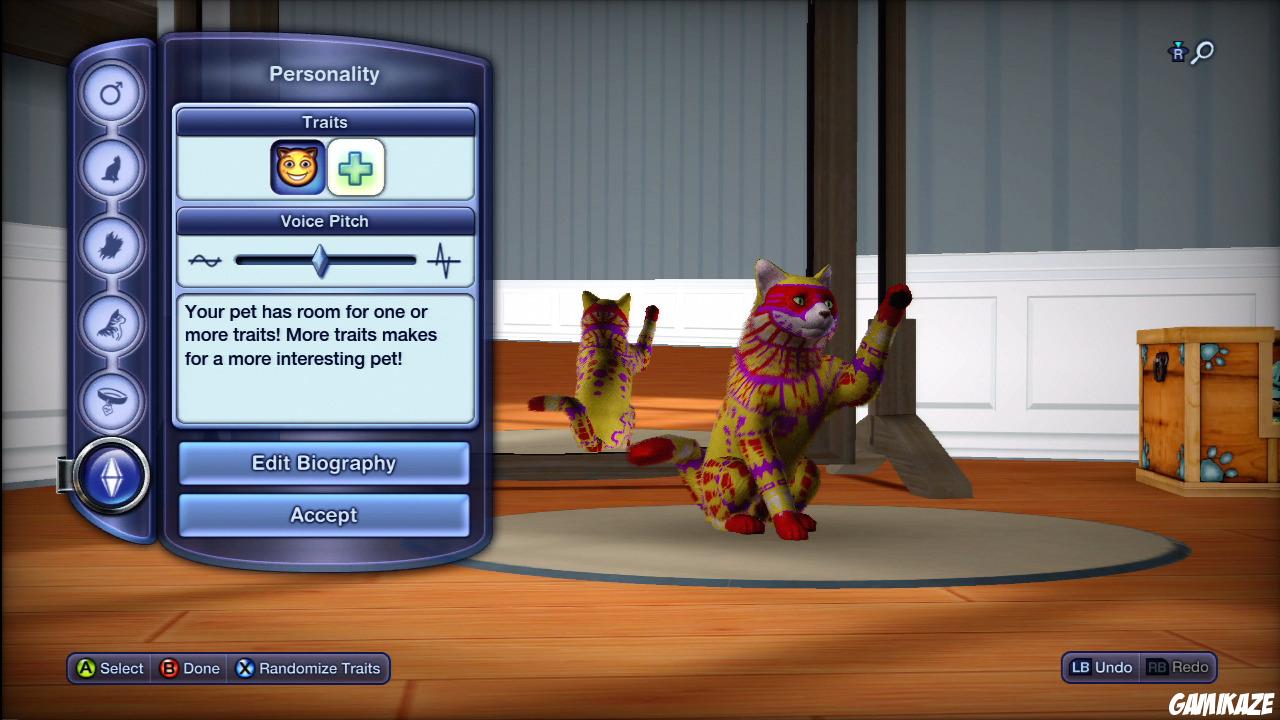
Task: Open the Personality panel header
Action: [x=324, y=73]
